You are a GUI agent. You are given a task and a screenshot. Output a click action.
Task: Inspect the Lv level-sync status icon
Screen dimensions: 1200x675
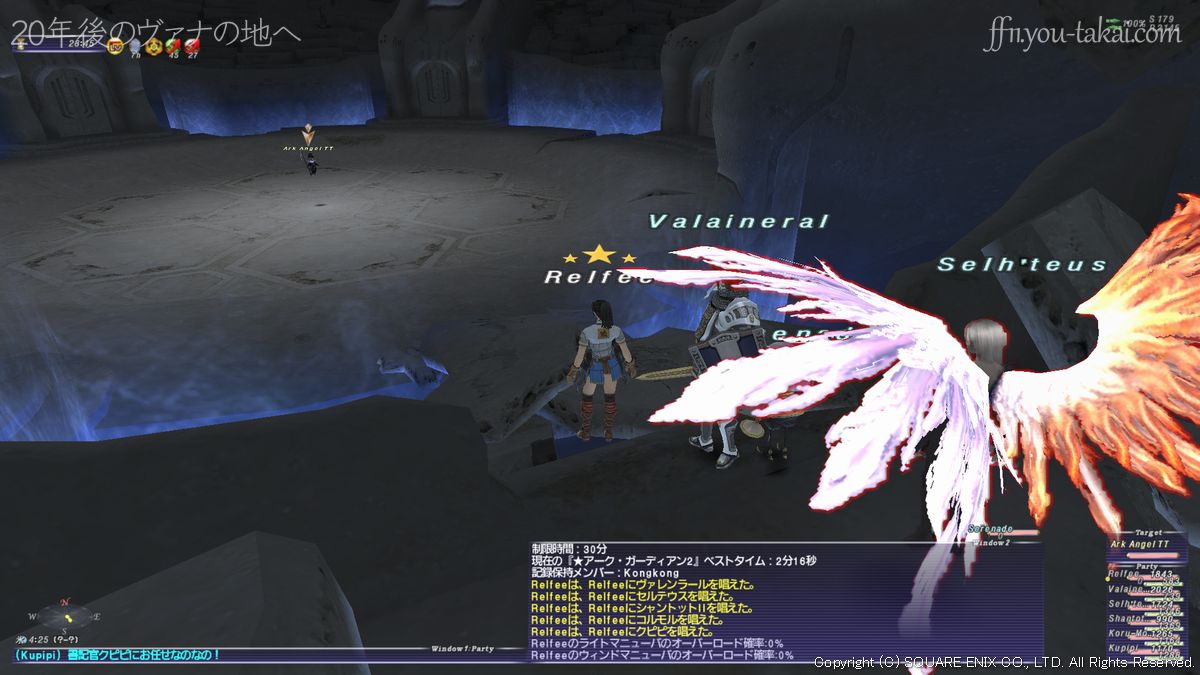coord(115,46)
